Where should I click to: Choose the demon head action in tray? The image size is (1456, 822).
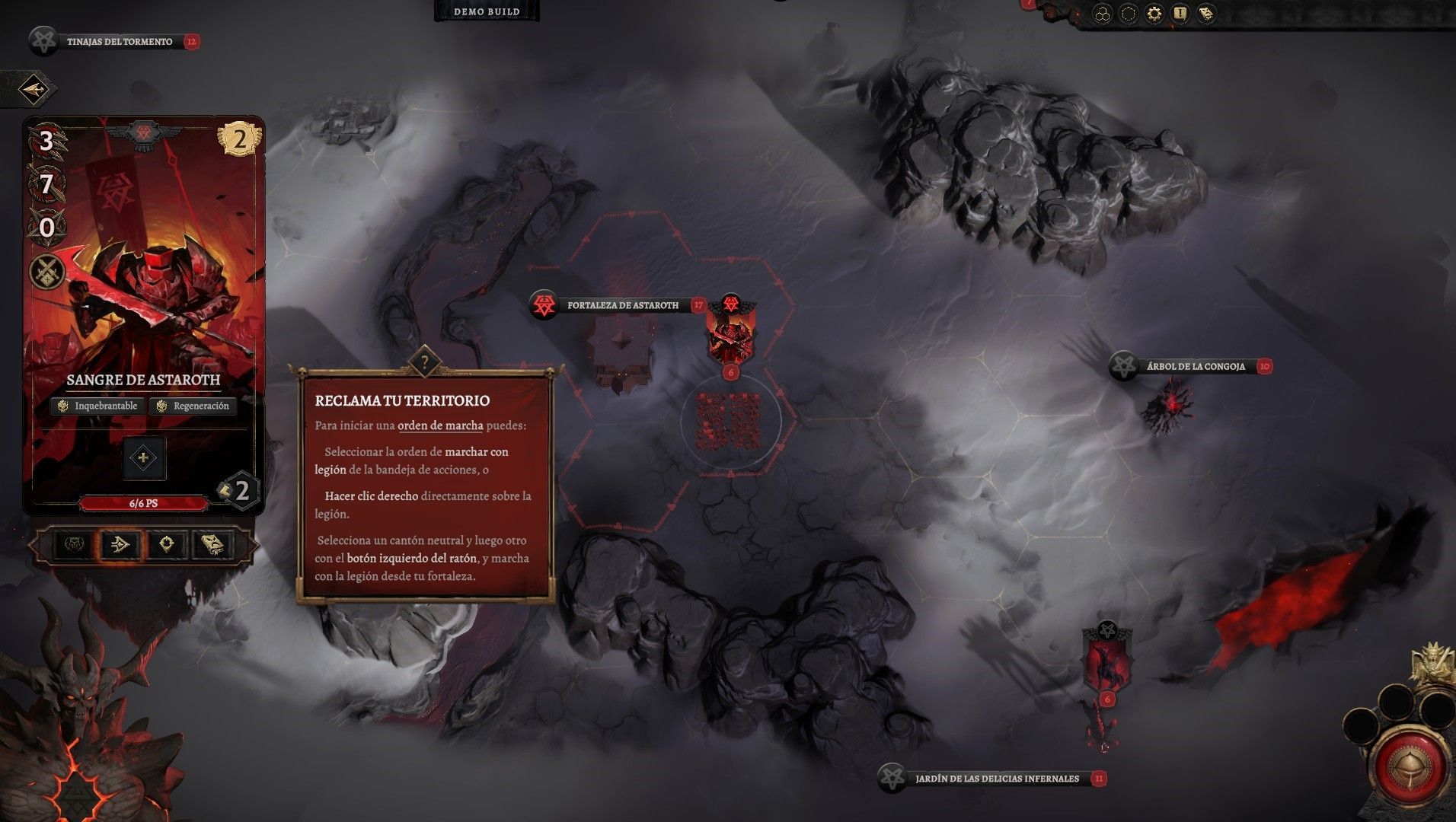tap(74, 544)
